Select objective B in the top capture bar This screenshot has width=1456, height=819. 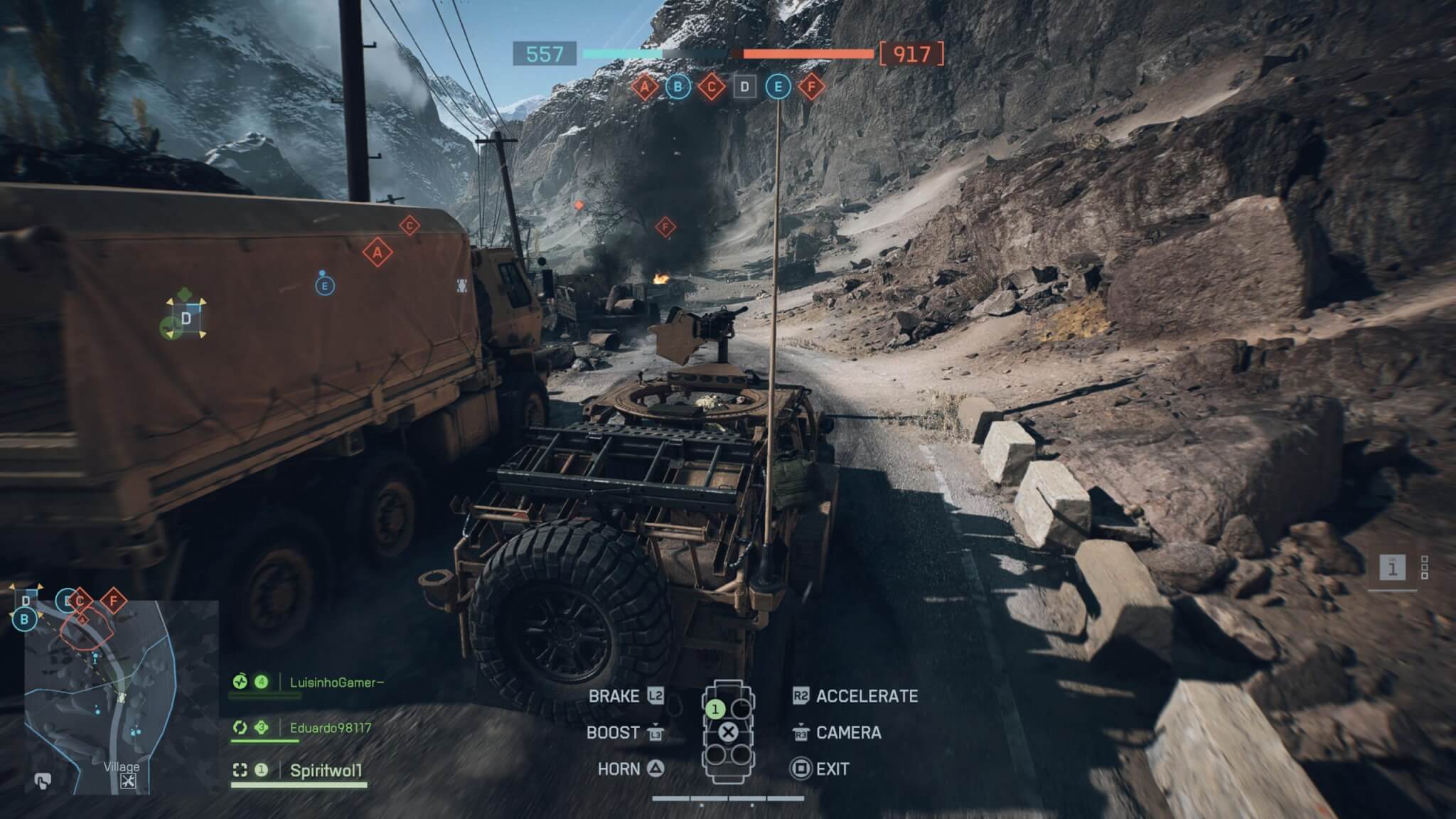coord(678,87)
